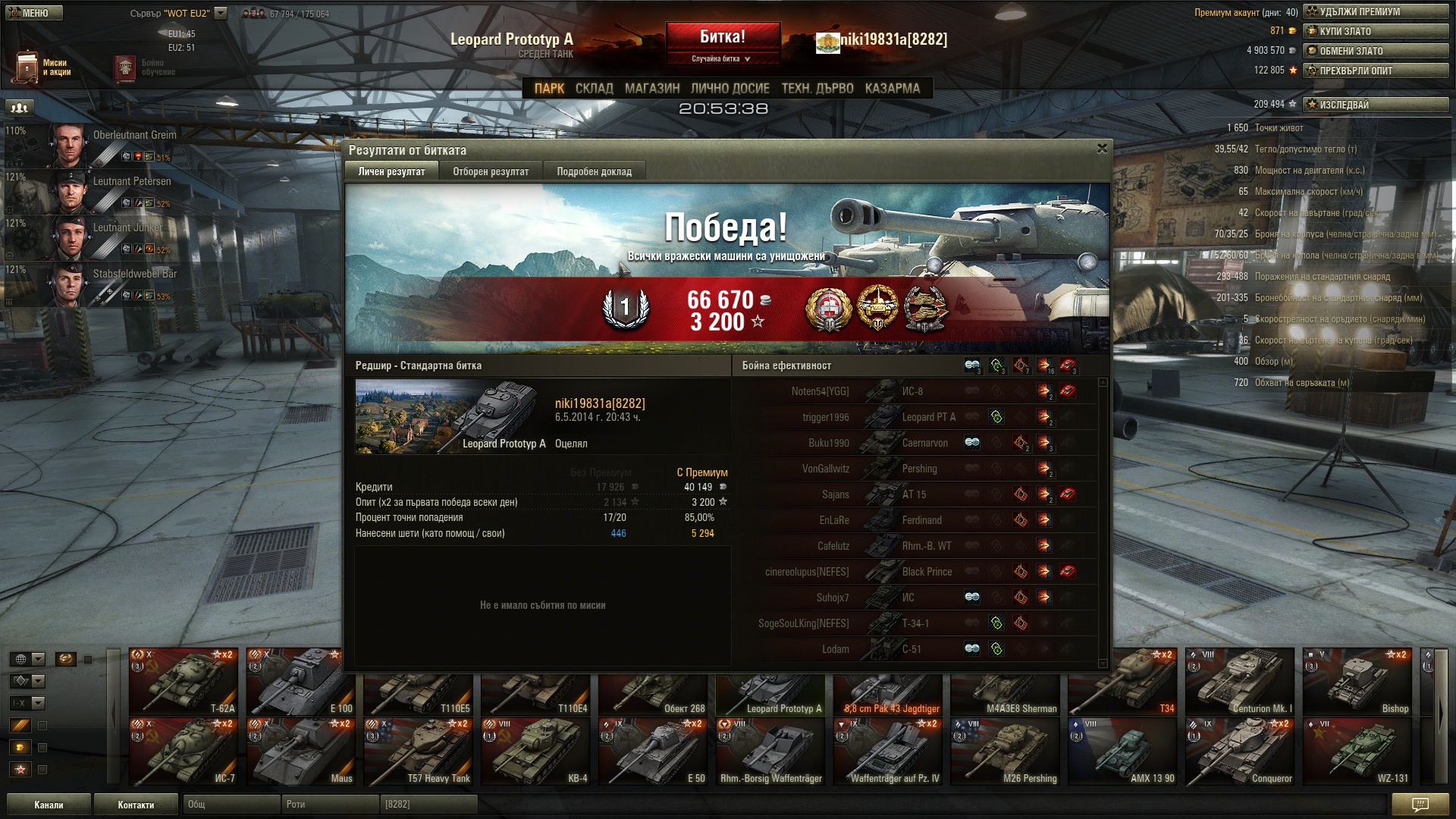Select the T-62A tank in the carousel
1456x819 pixels.
point(184,681)
